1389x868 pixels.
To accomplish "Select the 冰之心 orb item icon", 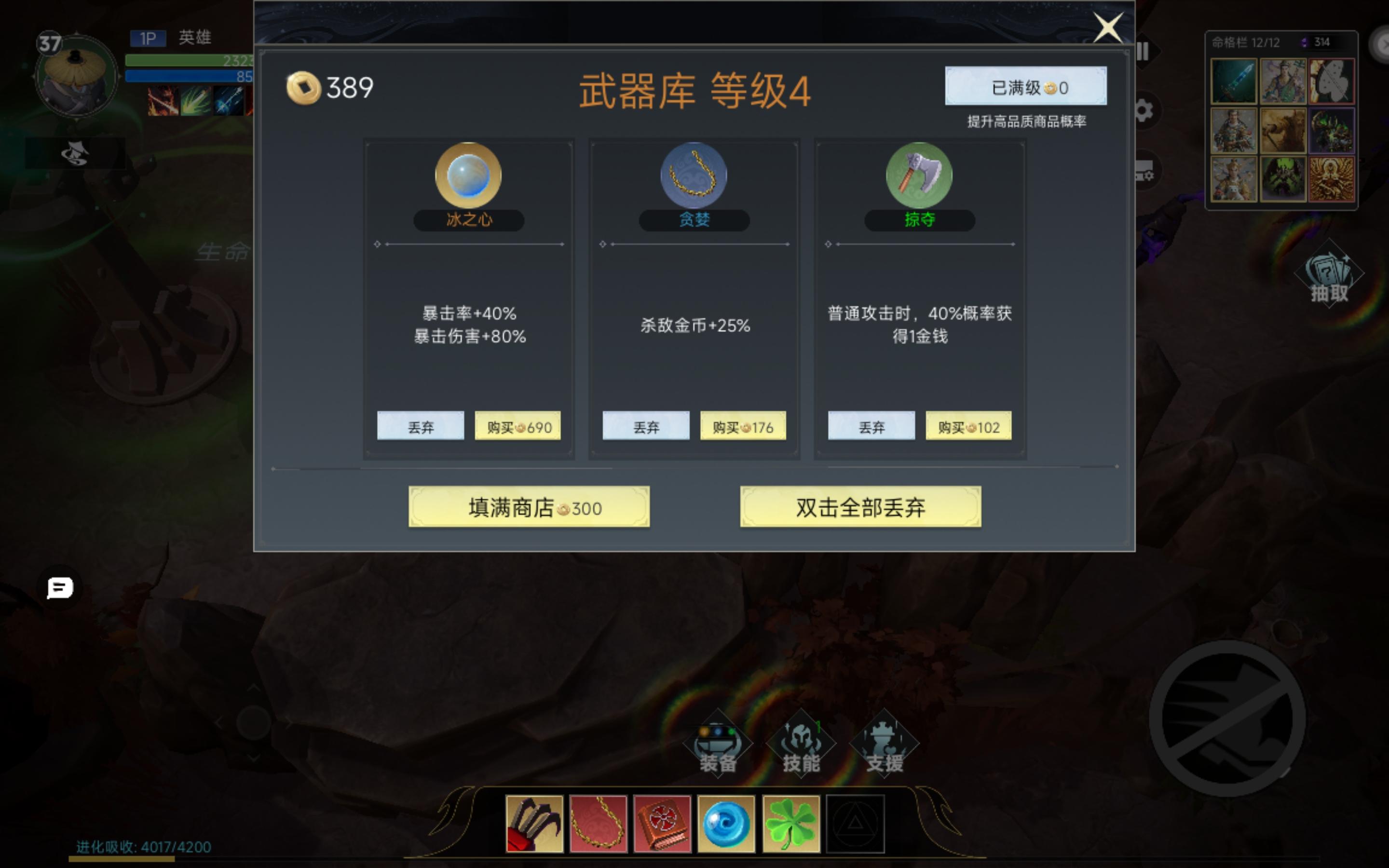I will click(x=468, y=178).
